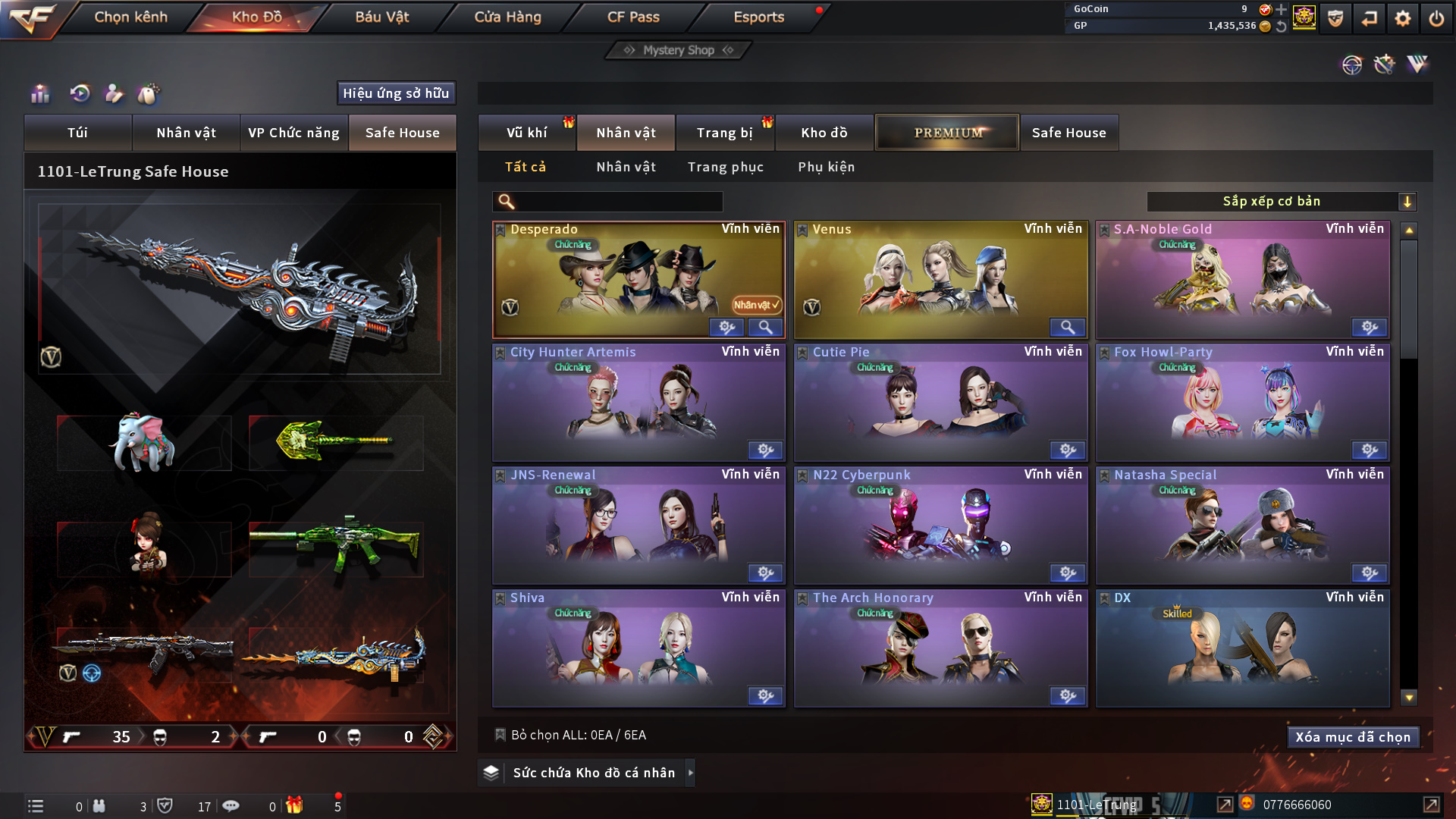Select the Venus character card
Viewport: 1456px width, 819px height.
click(940, 279)
